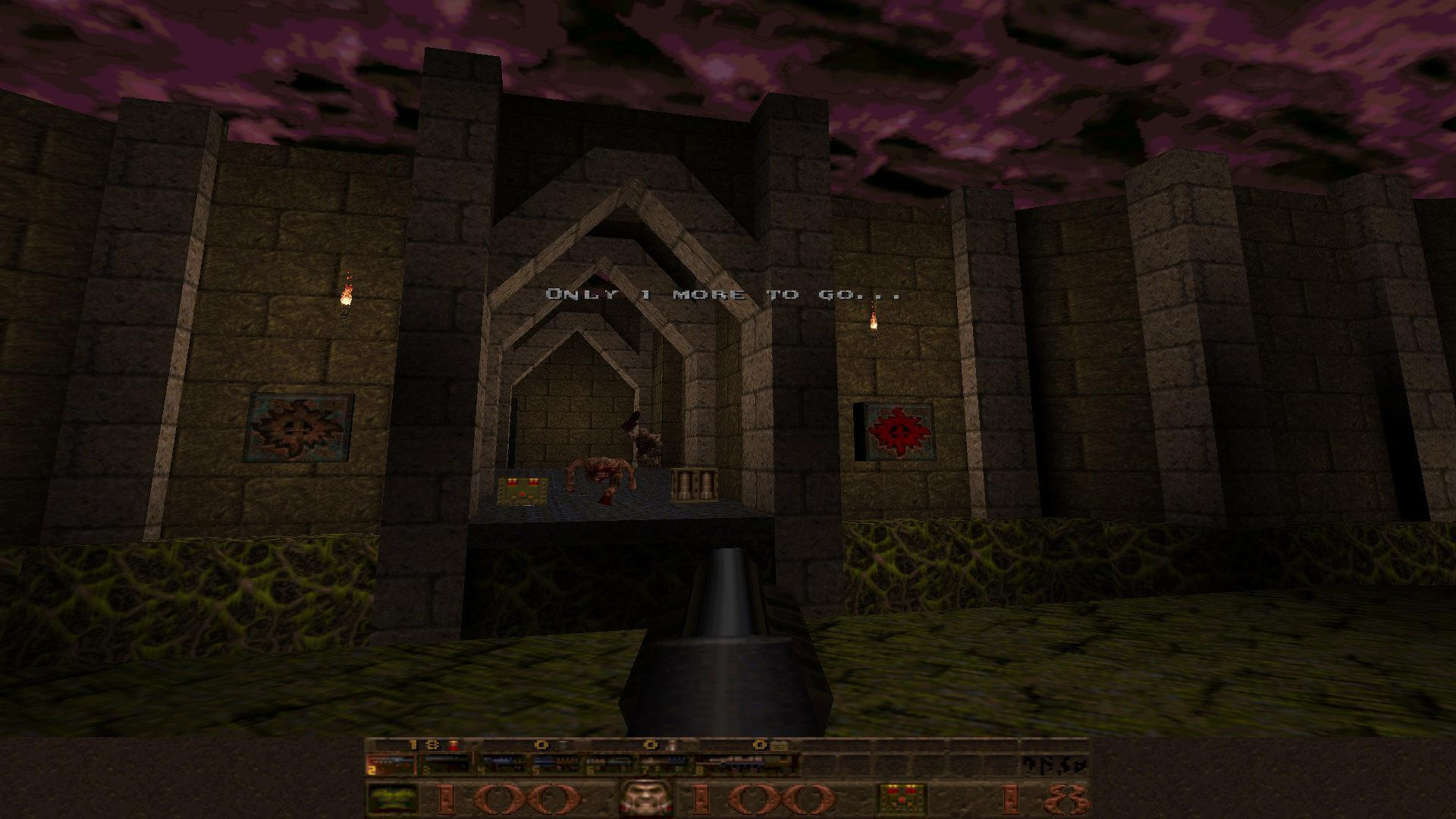The image size is (1456, 819).
Task: Select the super nailgun icon in slot 5
Action: tap(557, 762)
